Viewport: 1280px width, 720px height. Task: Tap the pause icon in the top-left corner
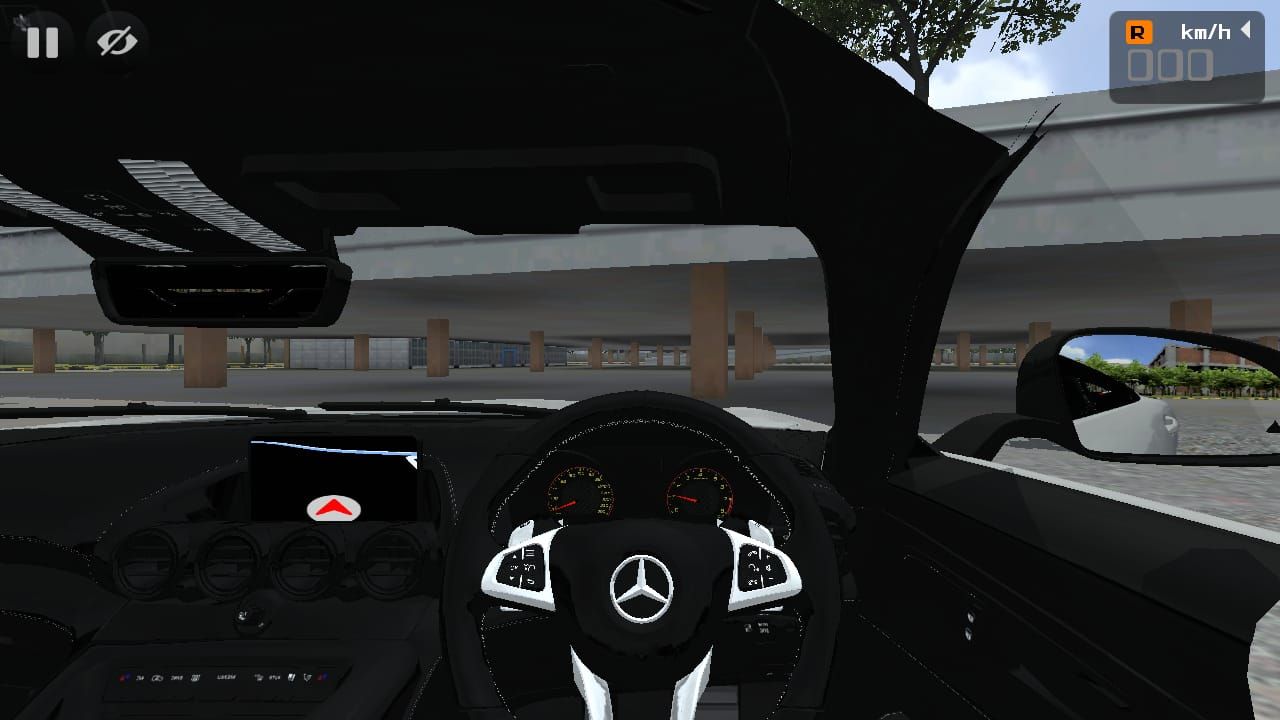pos(42,42)
